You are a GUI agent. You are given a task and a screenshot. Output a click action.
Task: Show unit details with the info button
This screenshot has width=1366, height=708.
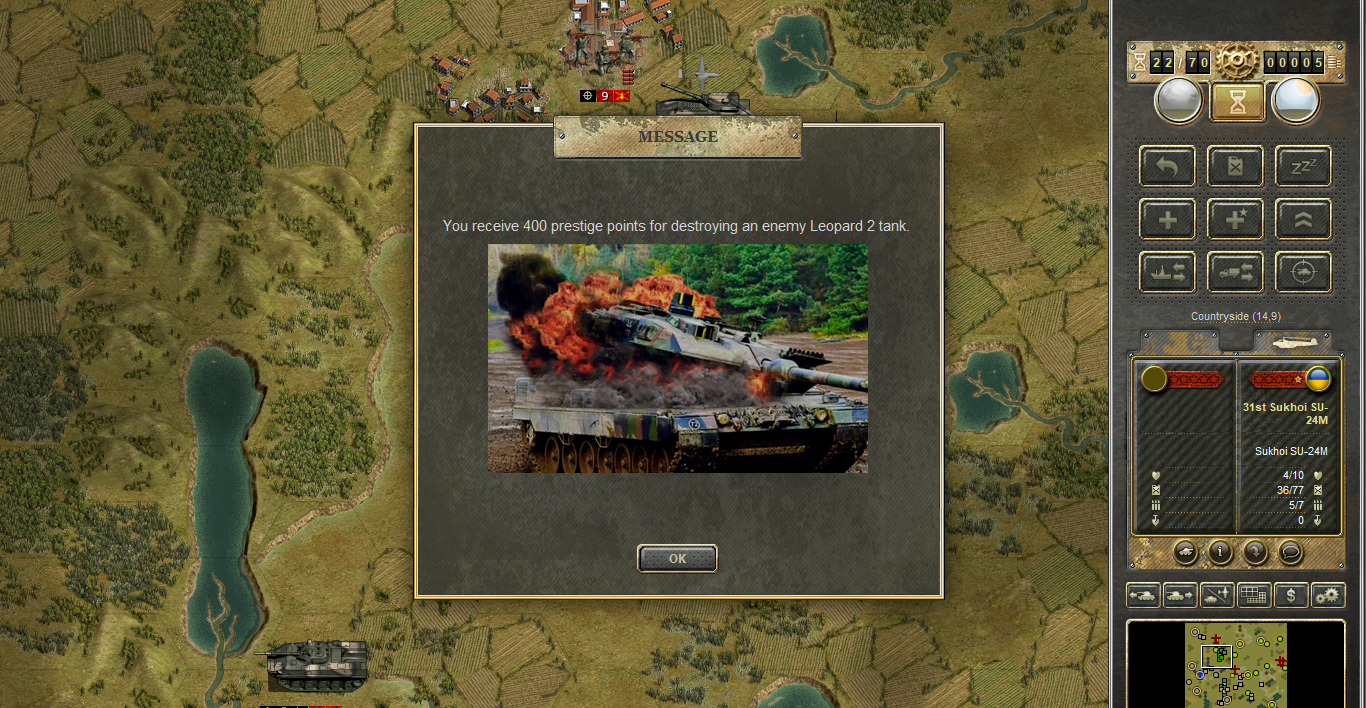click(x=1220, y=551)
